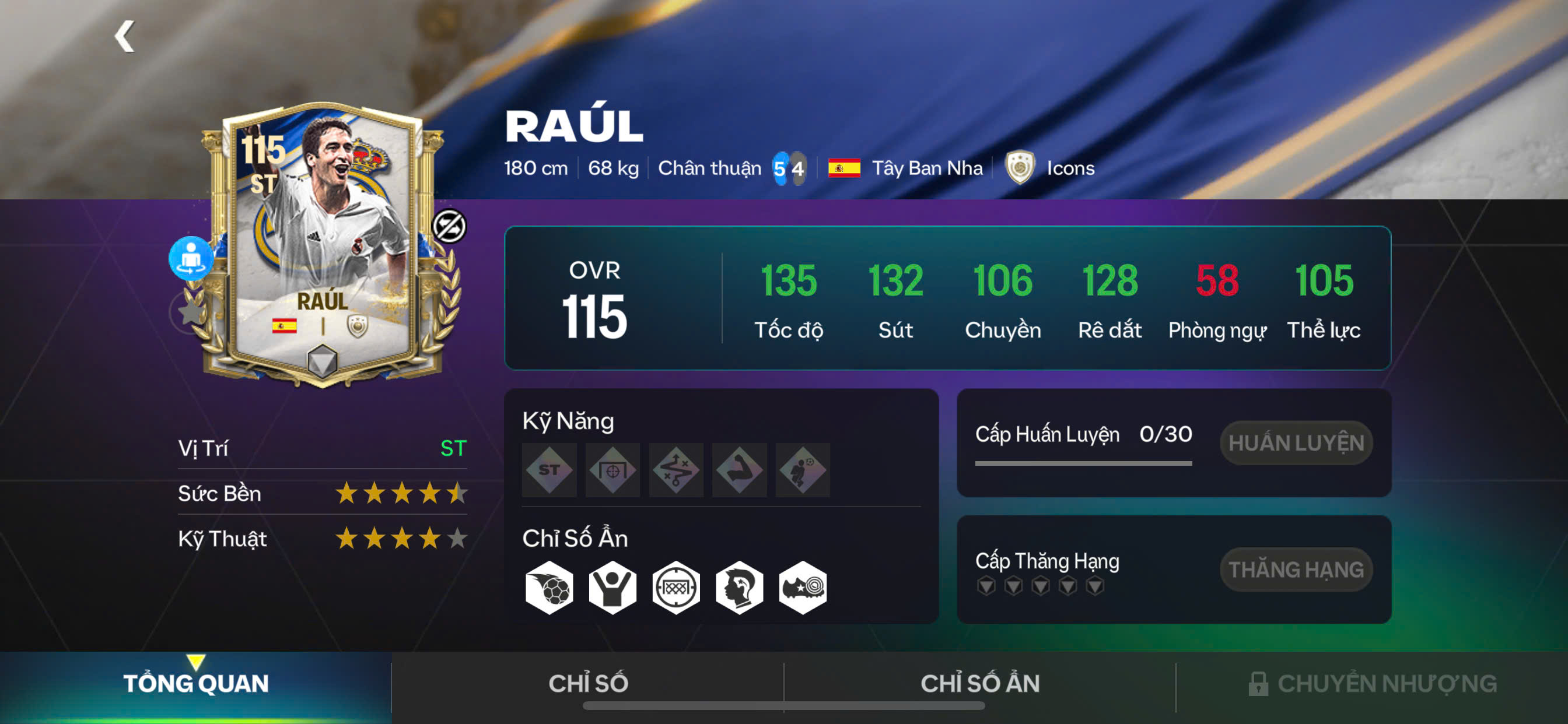Tap the football boot hidden trait
Viewport: 1568px width, 724px height.
[802, 588]
